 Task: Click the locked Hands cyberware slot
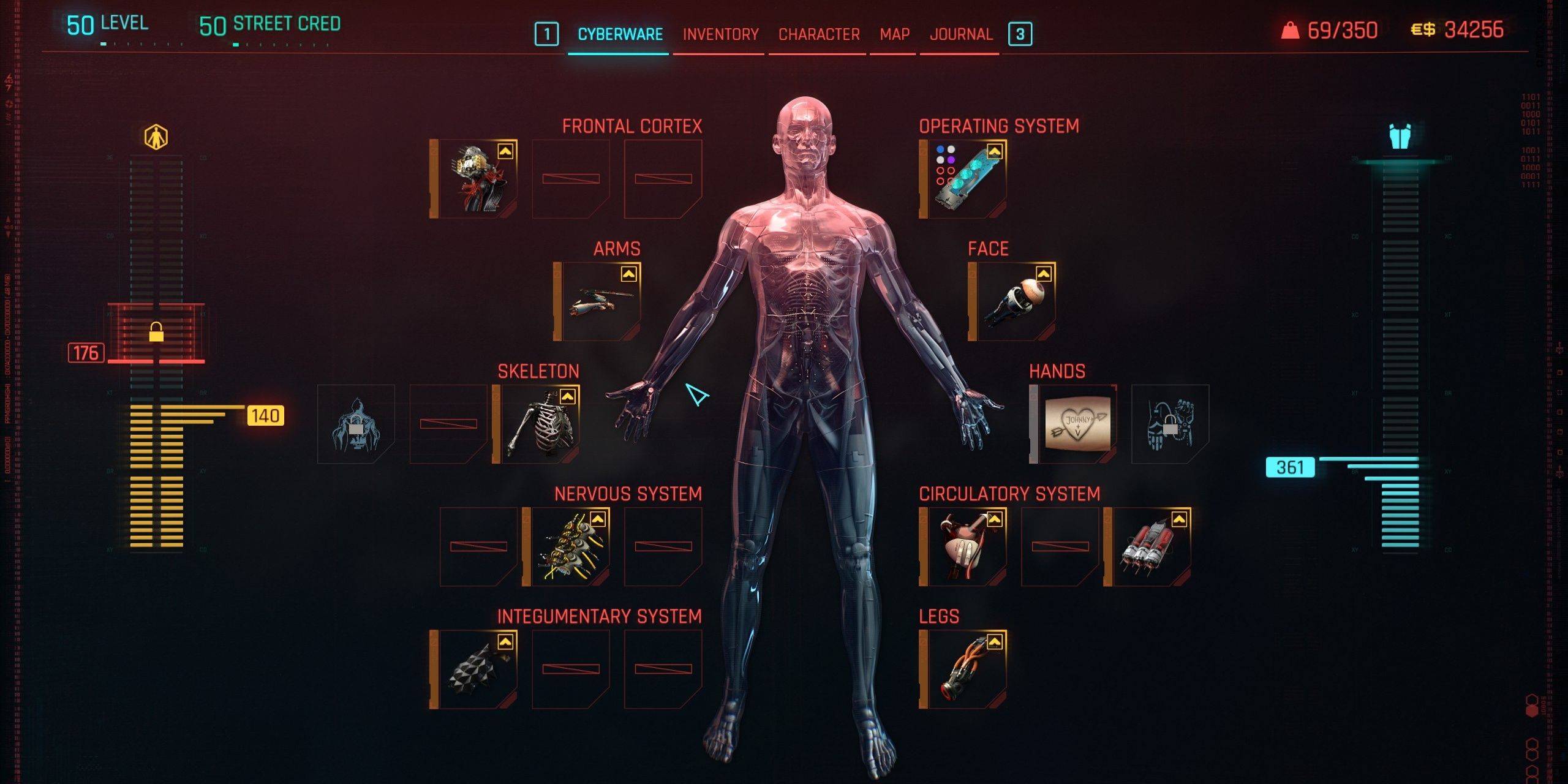(1170, 424)
